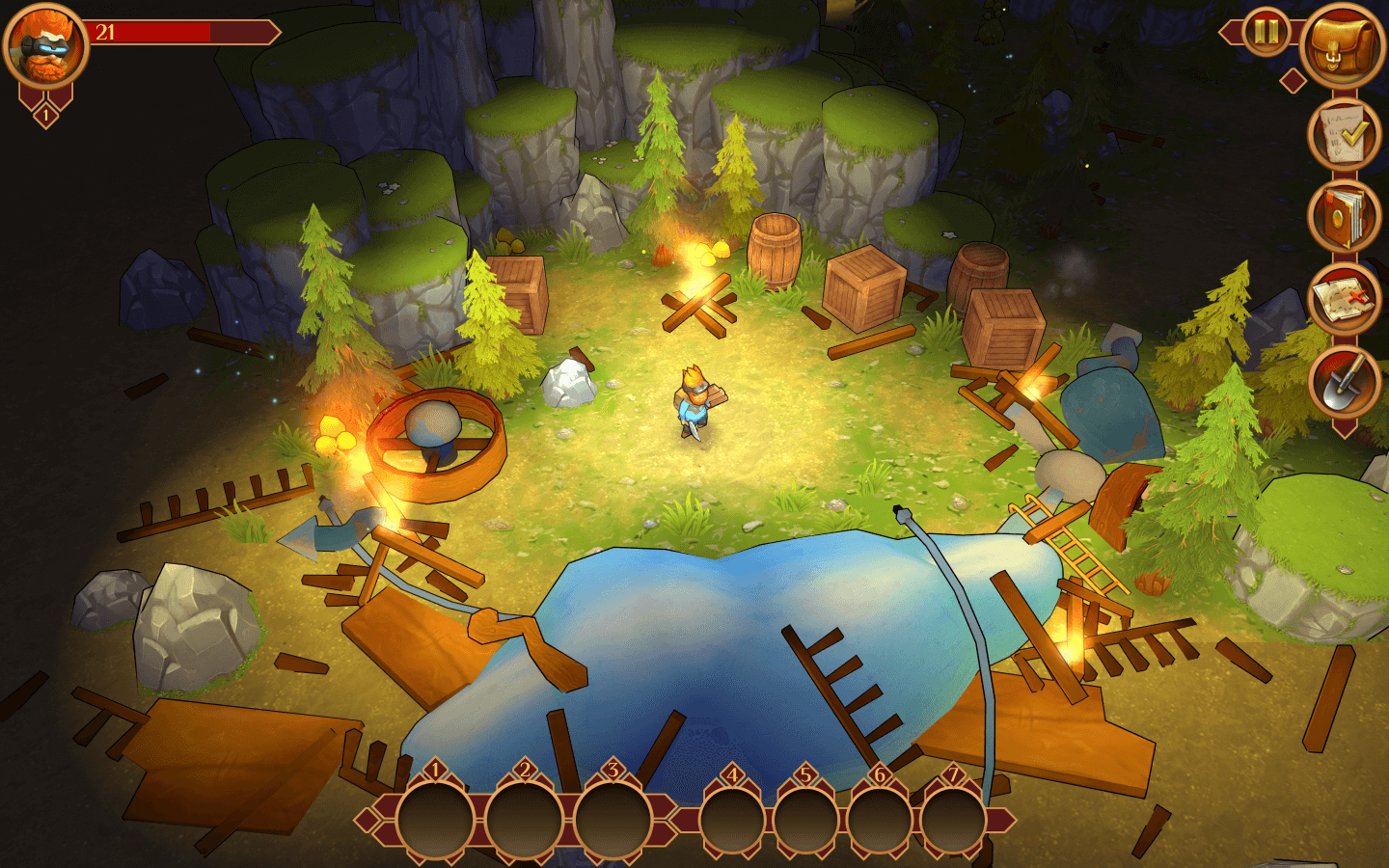1389x868 pixels.
Task: Select the shovel dig tool
Action: pos(1344,380)
